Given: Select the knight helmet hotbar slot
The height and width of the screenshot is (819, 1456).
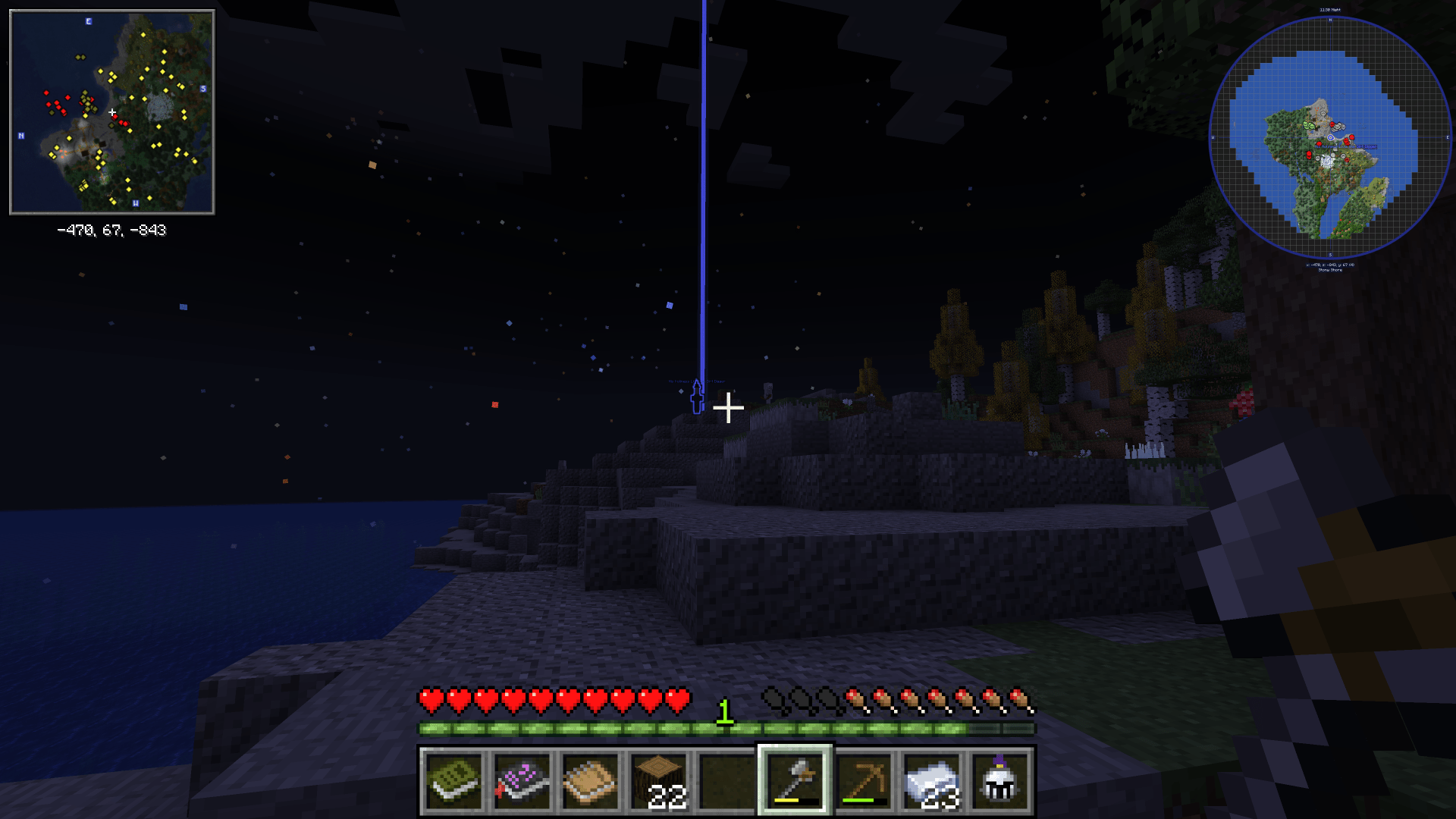Looking at the screenshot, I should coord(999,781).
